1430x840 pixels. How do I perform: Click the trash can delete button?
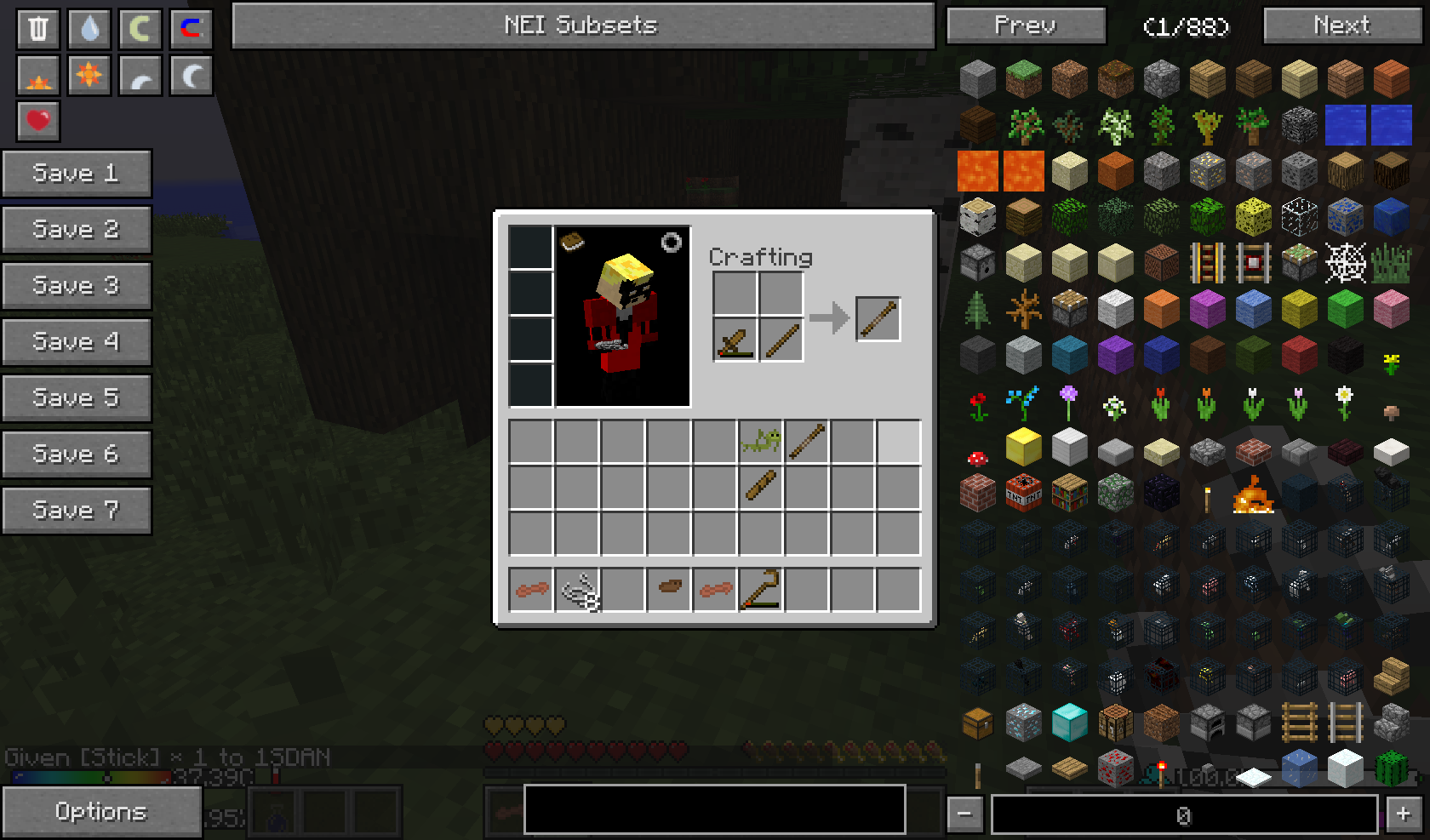(x=38, y=28)
